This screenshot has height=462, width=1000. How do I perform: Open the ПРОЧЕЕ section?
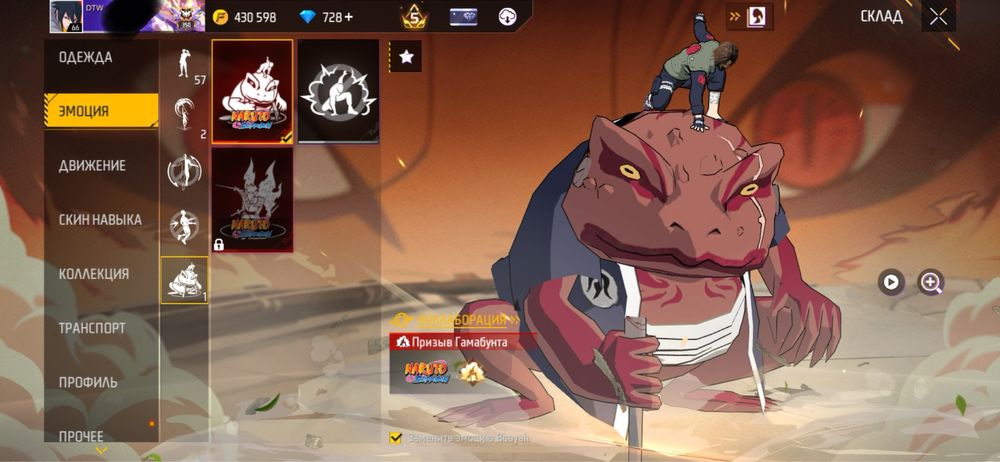82,435
